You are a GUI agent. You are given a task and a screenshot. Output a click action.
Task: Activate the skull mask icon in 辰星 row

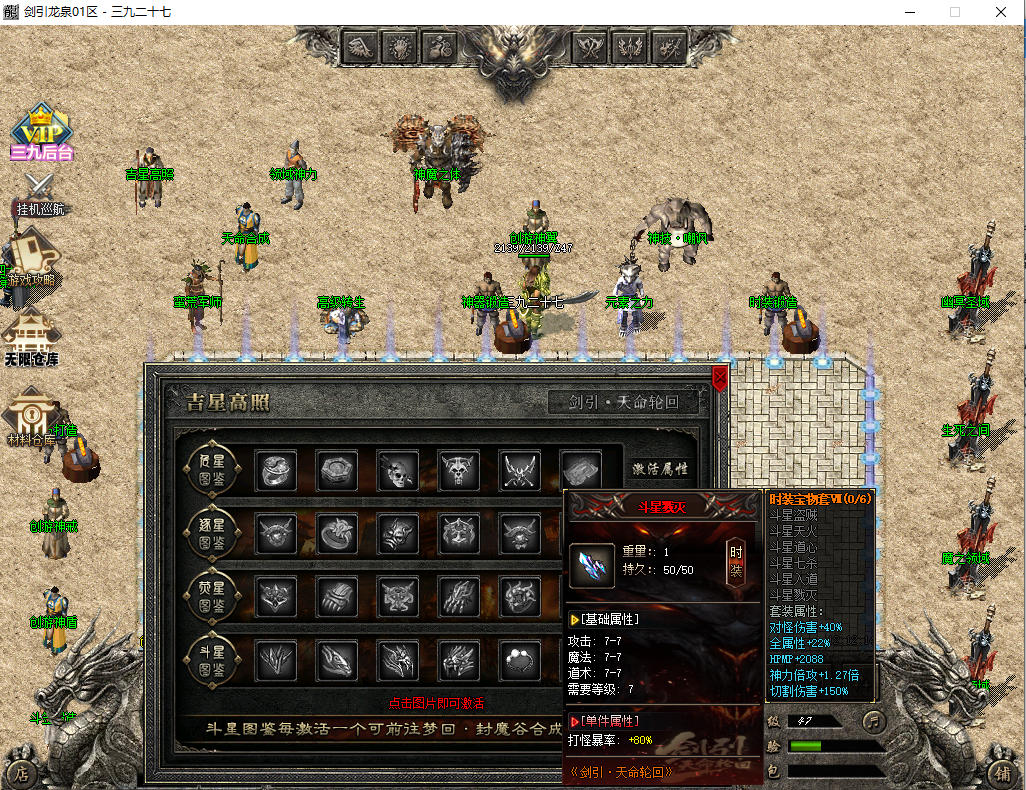pyautogui.click(x=398, y=470)
